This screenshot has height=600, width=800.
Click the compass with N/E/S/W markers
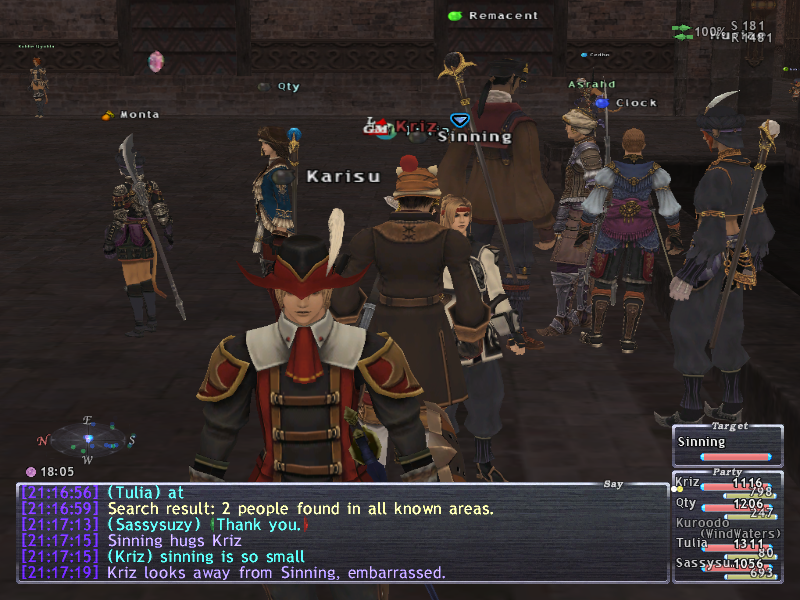pyautogui.click(x=88, y=440)
